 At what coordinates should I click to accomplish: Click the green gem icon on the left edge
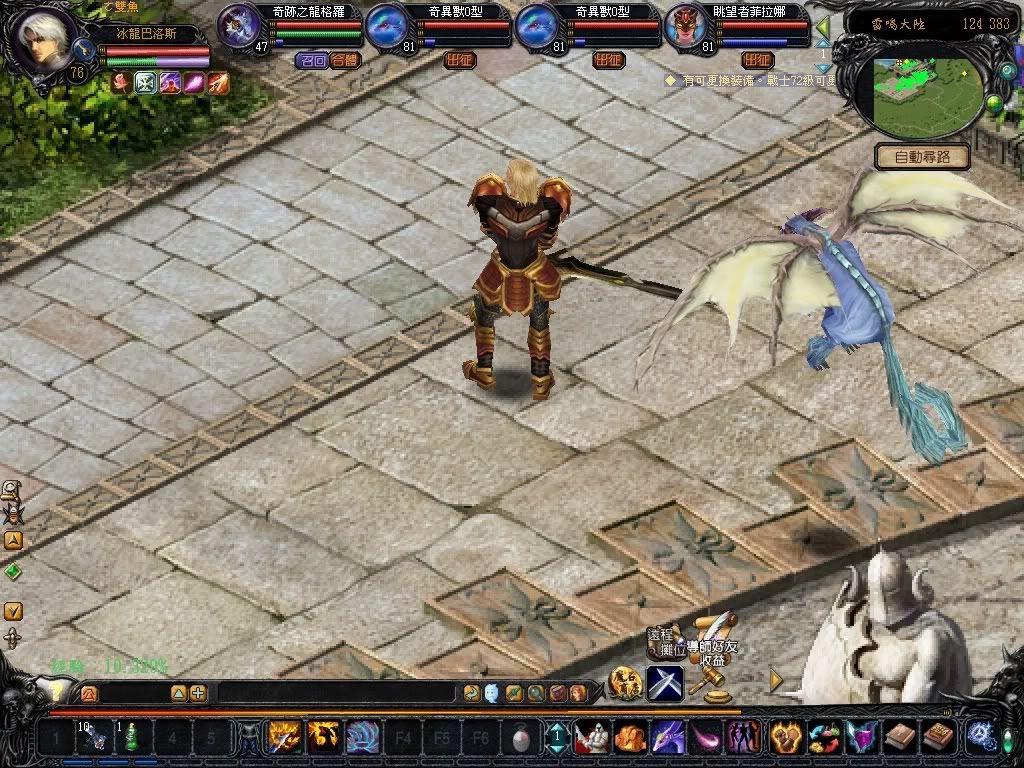tap(13, 572)
